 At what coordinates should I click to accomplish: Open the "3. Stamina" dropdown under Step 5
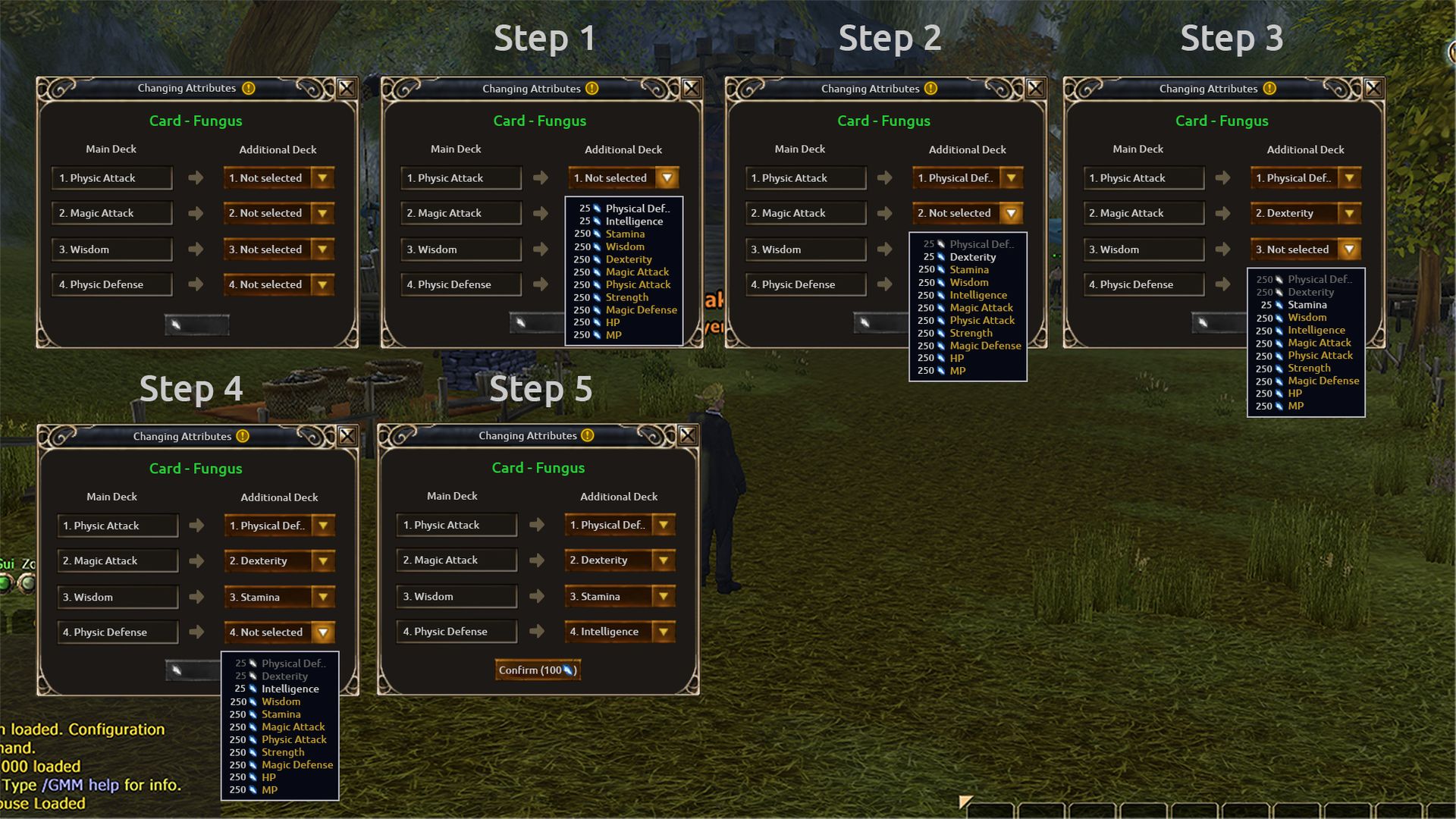tap(664, 597)
